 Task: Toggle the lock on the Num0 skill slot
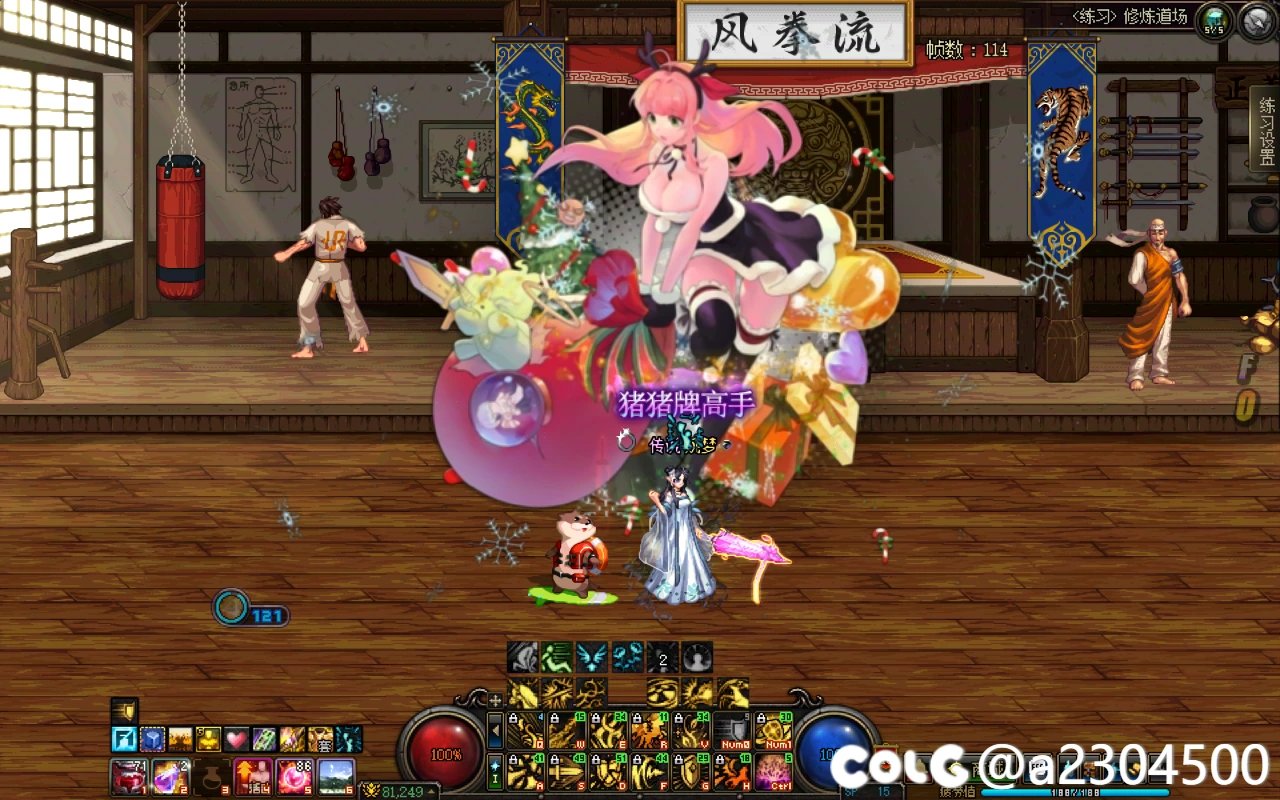tap(720, 718)
